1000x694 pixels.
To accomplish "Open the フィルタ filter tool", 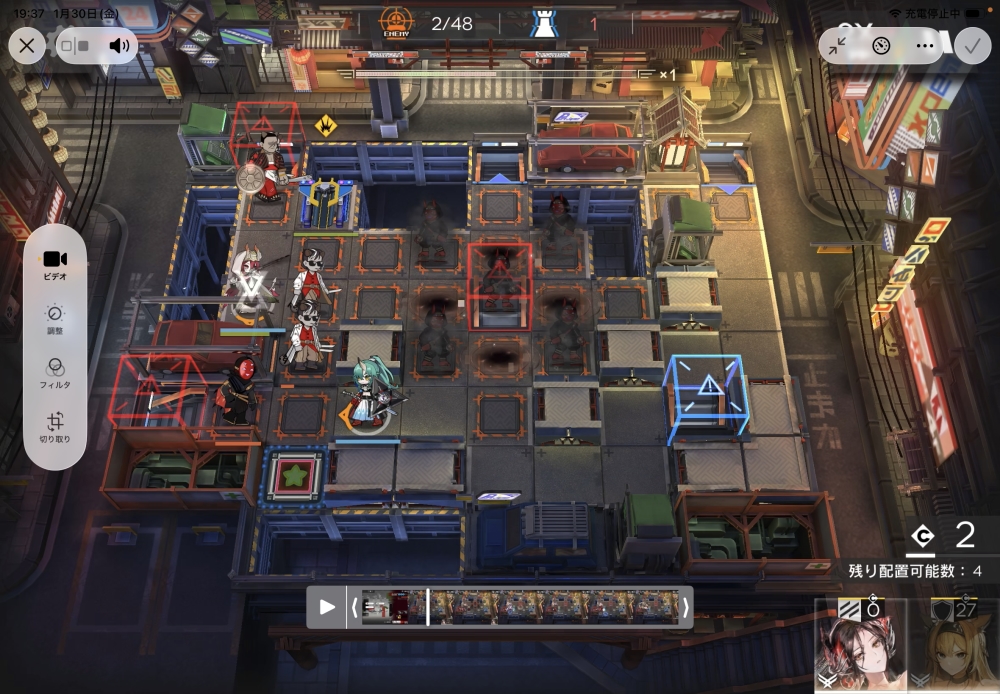I will [x=55, y=374].
